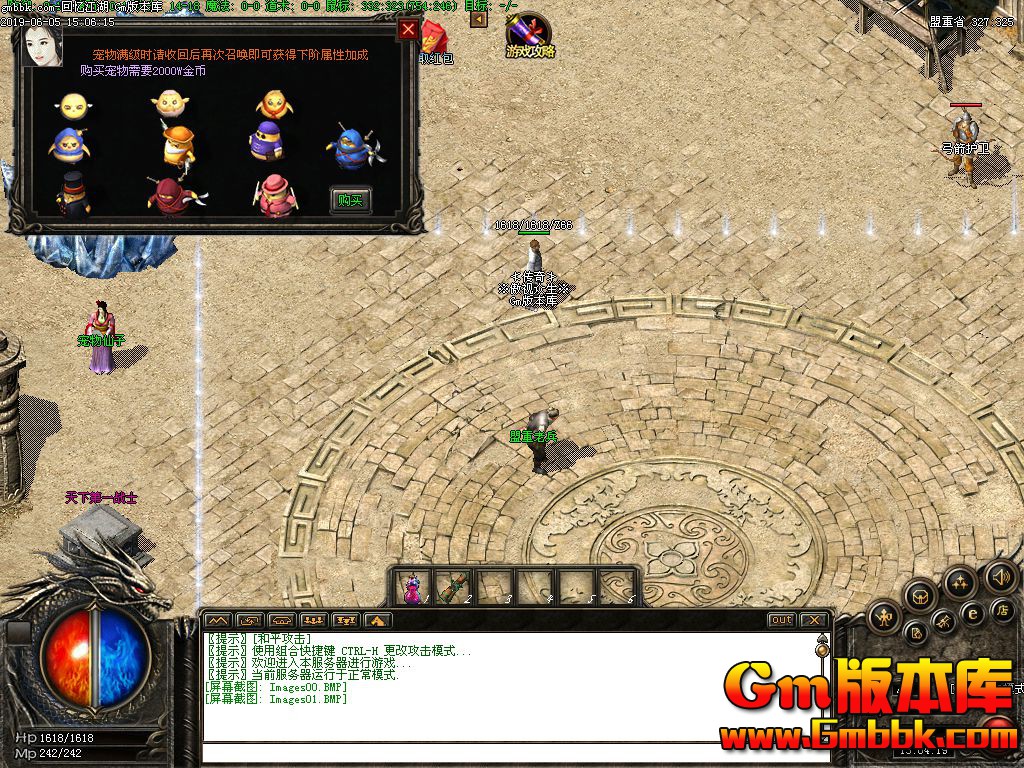
Task: Close the chat window with the X button
Action: point(814,620)
